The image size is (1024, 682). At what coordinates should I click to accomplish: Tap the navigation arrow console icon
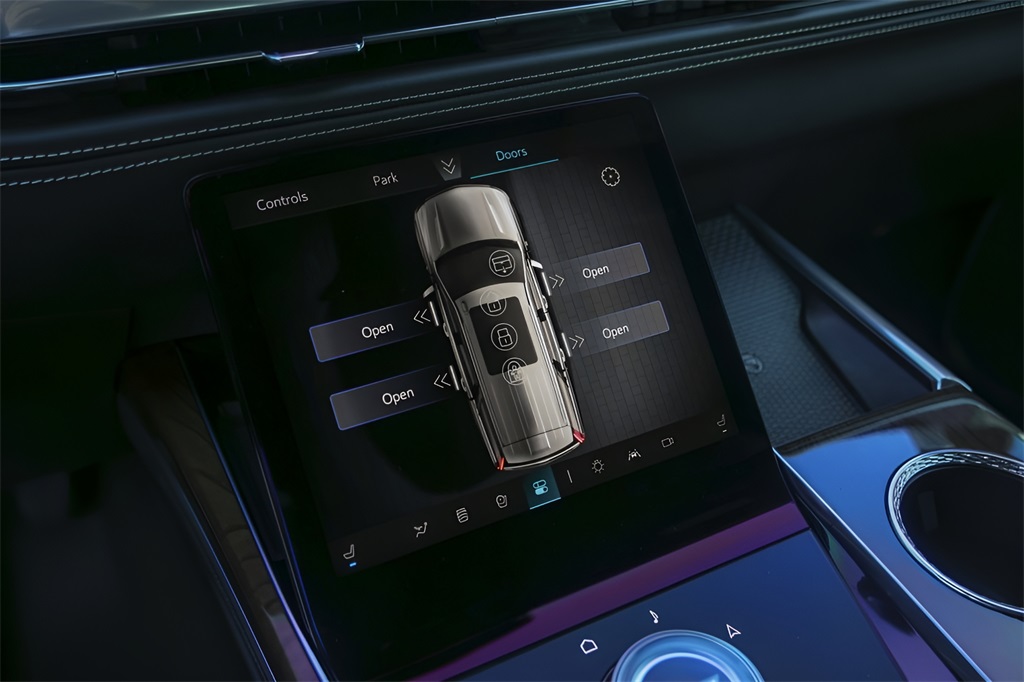[733, 630]
